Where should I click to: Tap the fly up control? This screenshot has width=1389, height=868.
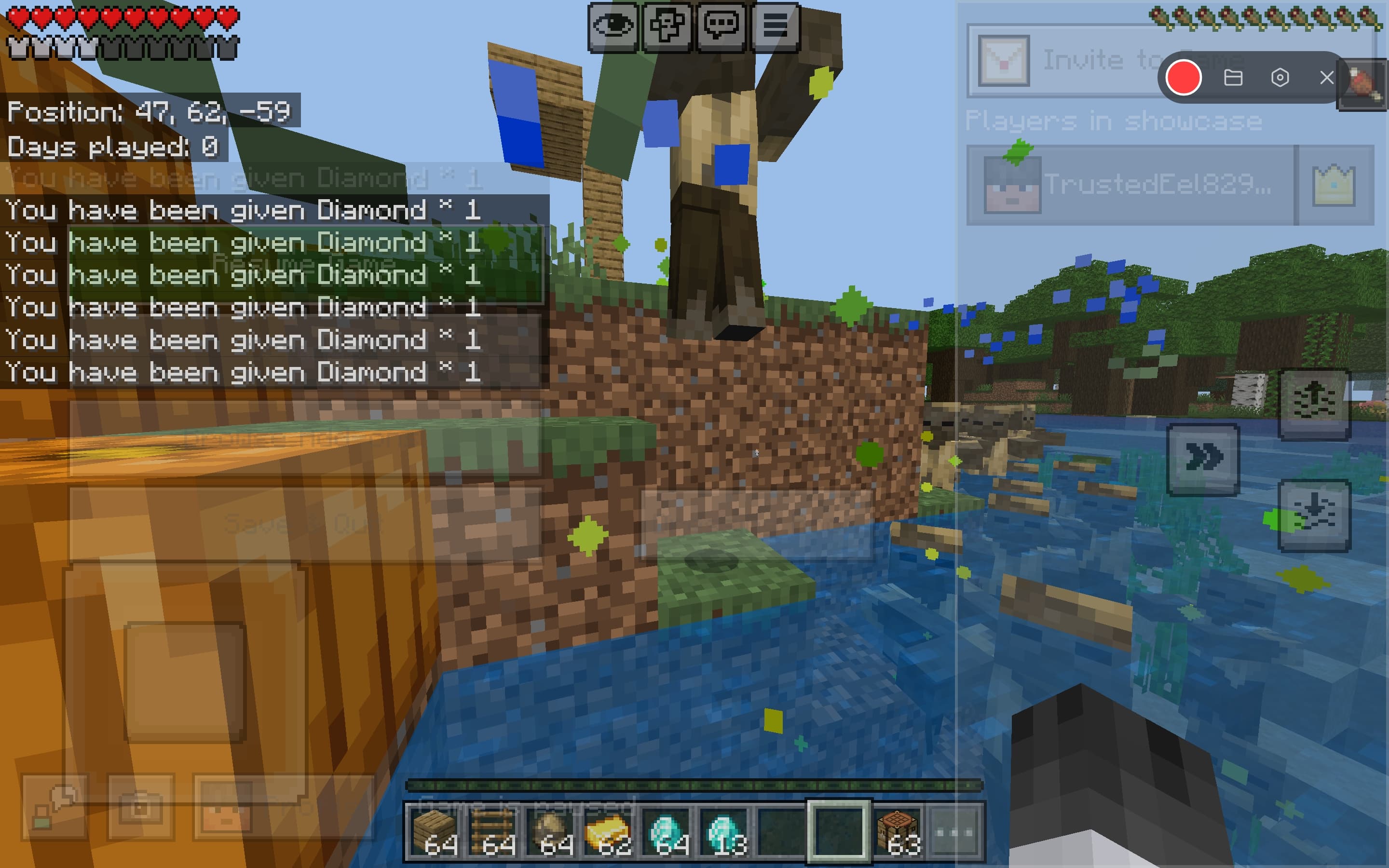click(x=1315, y=401)
